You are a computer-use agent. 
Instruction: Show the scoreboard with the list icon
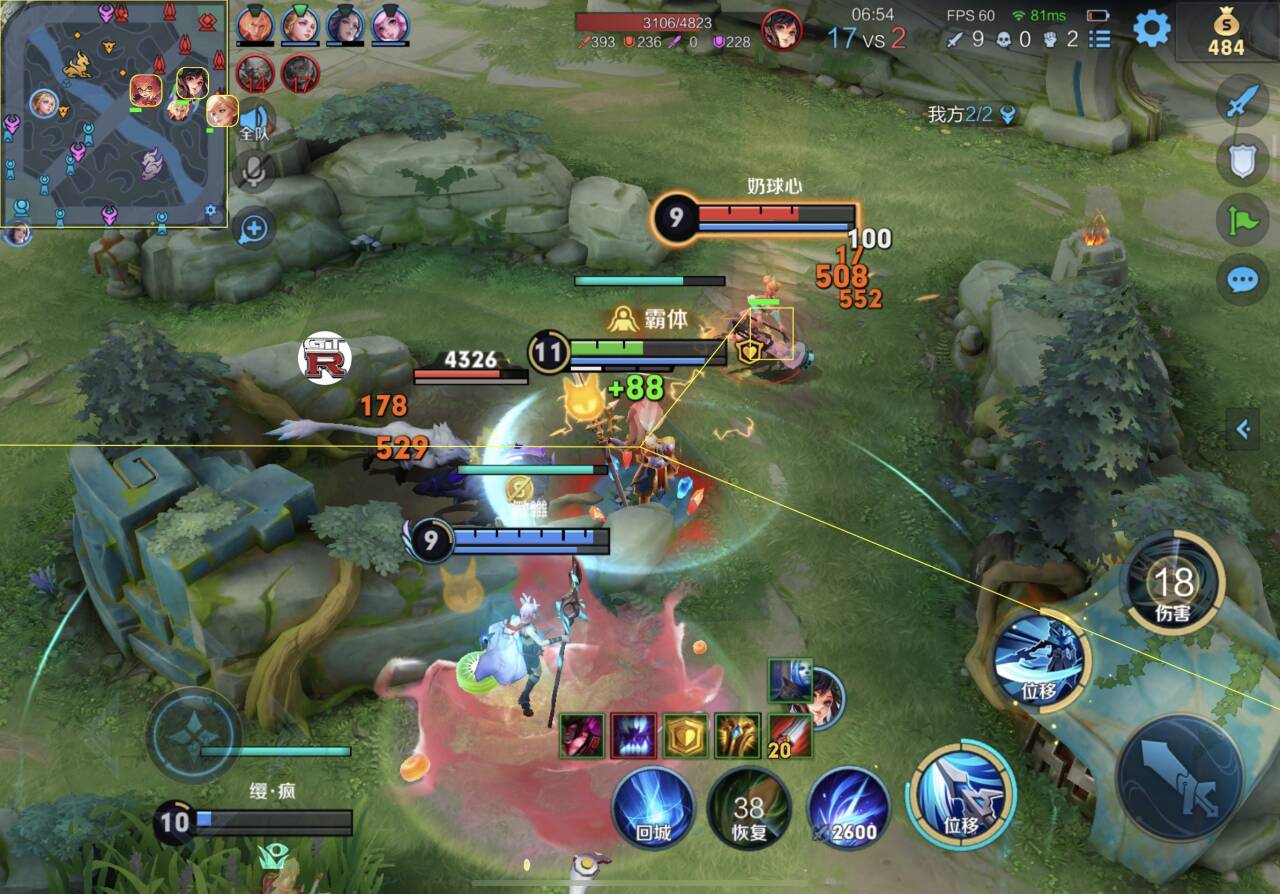tap(1100, 39)
